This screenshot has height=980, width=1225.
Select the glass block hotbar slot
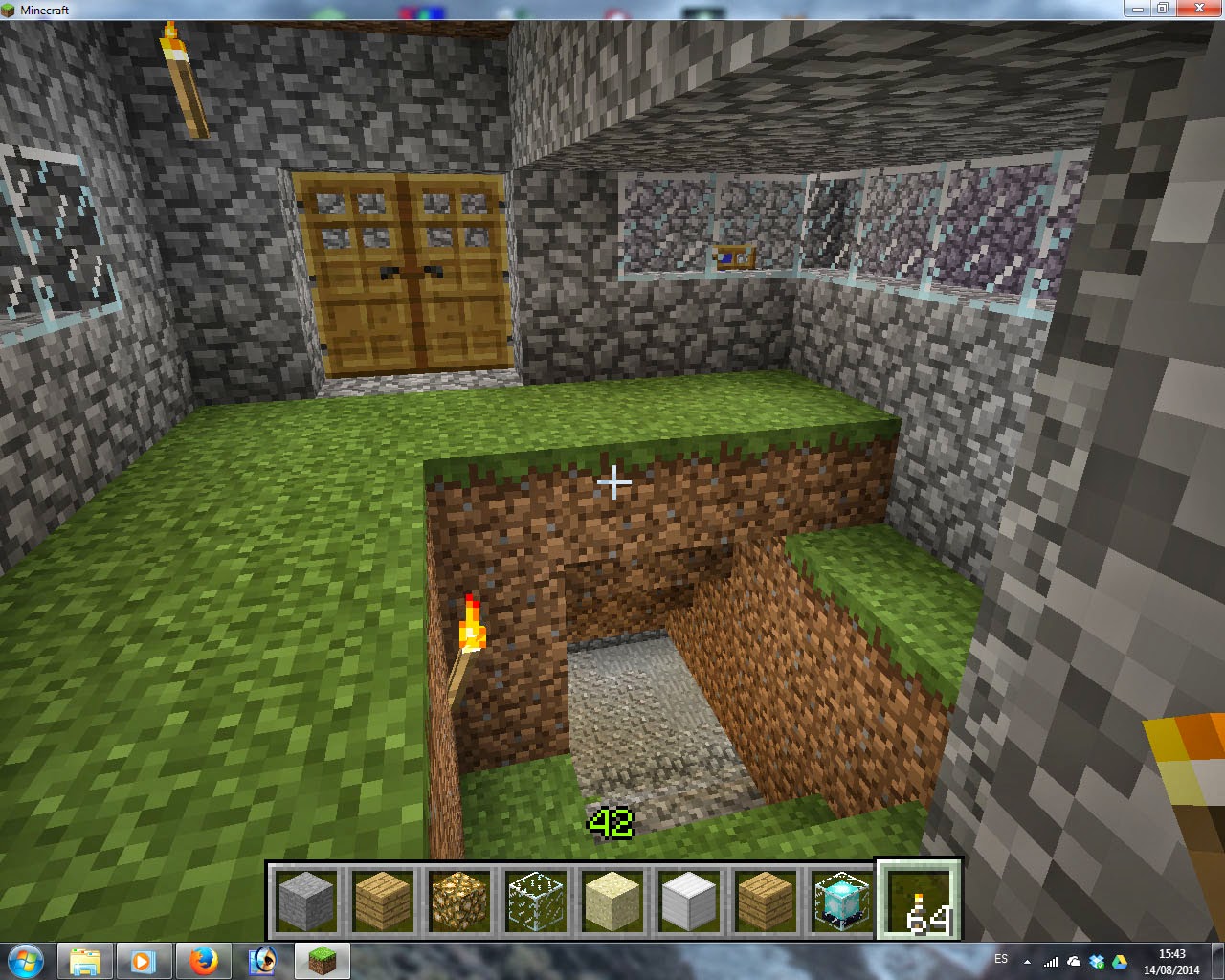coord(537,900)
